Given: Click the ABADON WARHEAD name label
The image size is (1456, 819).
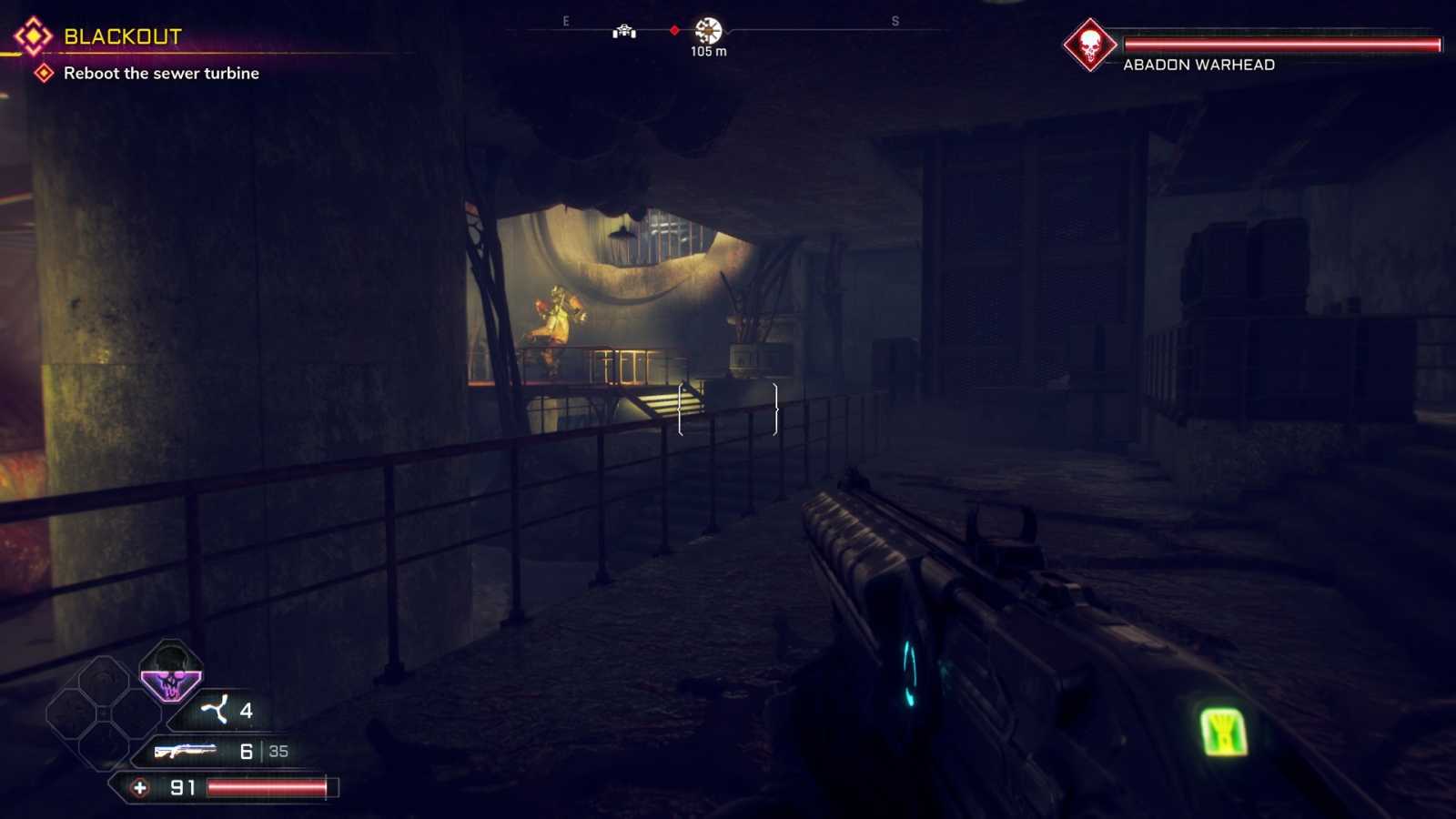Looking at the screenshot, I should click(x=1199, y=65).
